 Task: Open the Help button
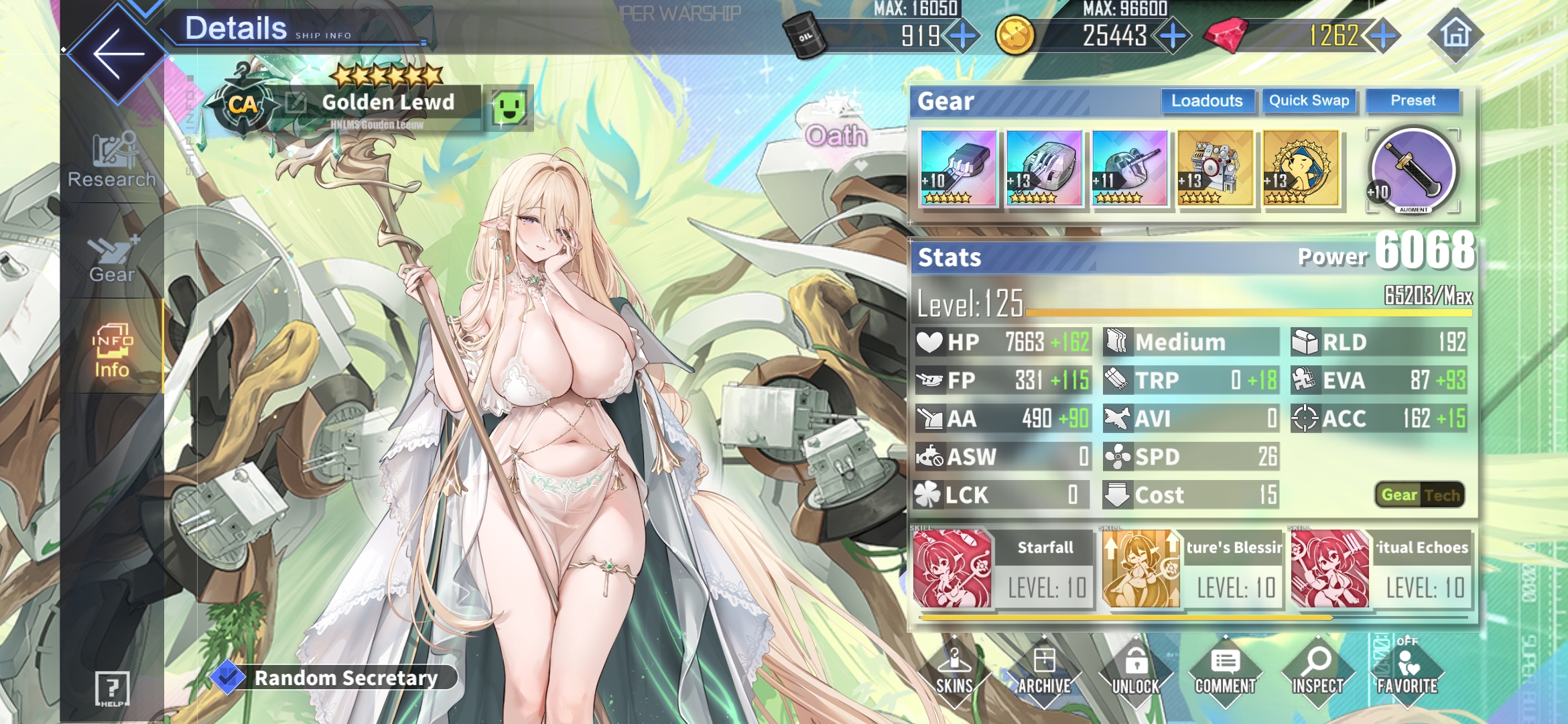click(x=112, y=688)
